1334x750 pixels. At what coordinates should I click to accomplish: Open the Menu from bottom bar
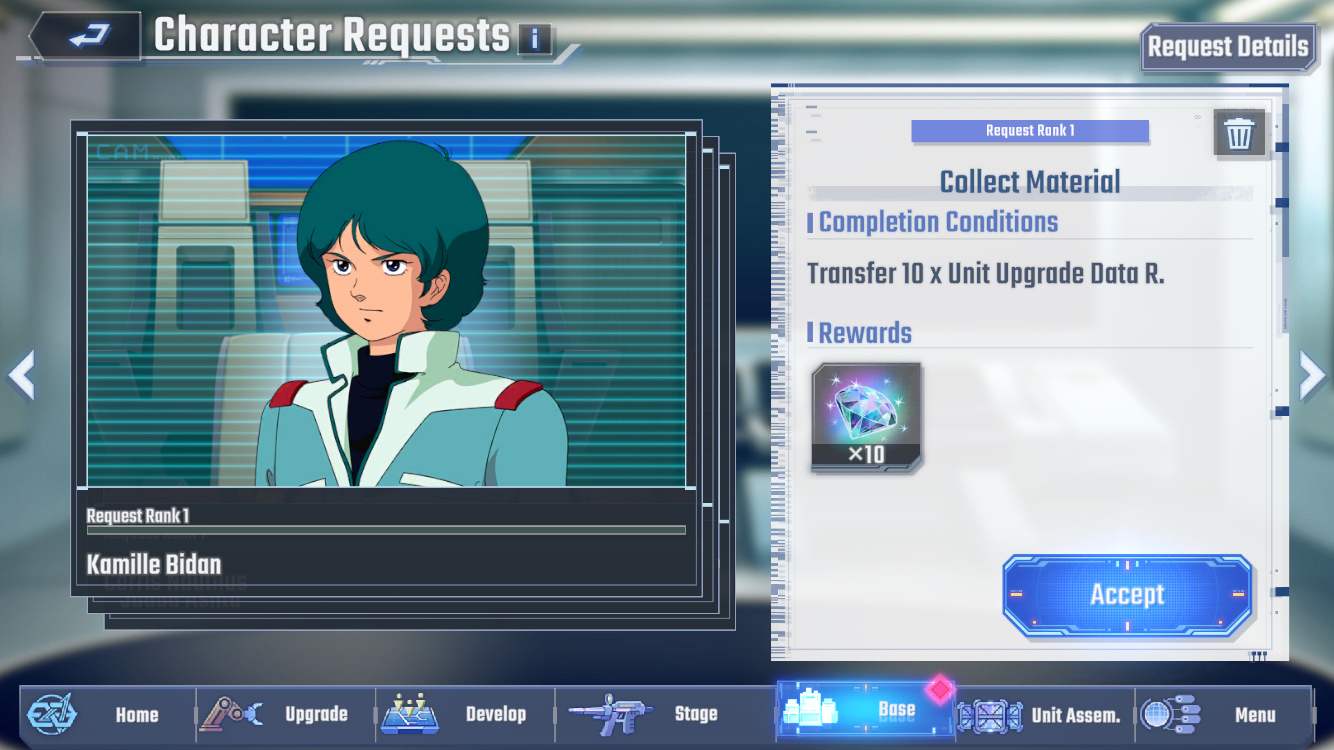coord(1223,714)
